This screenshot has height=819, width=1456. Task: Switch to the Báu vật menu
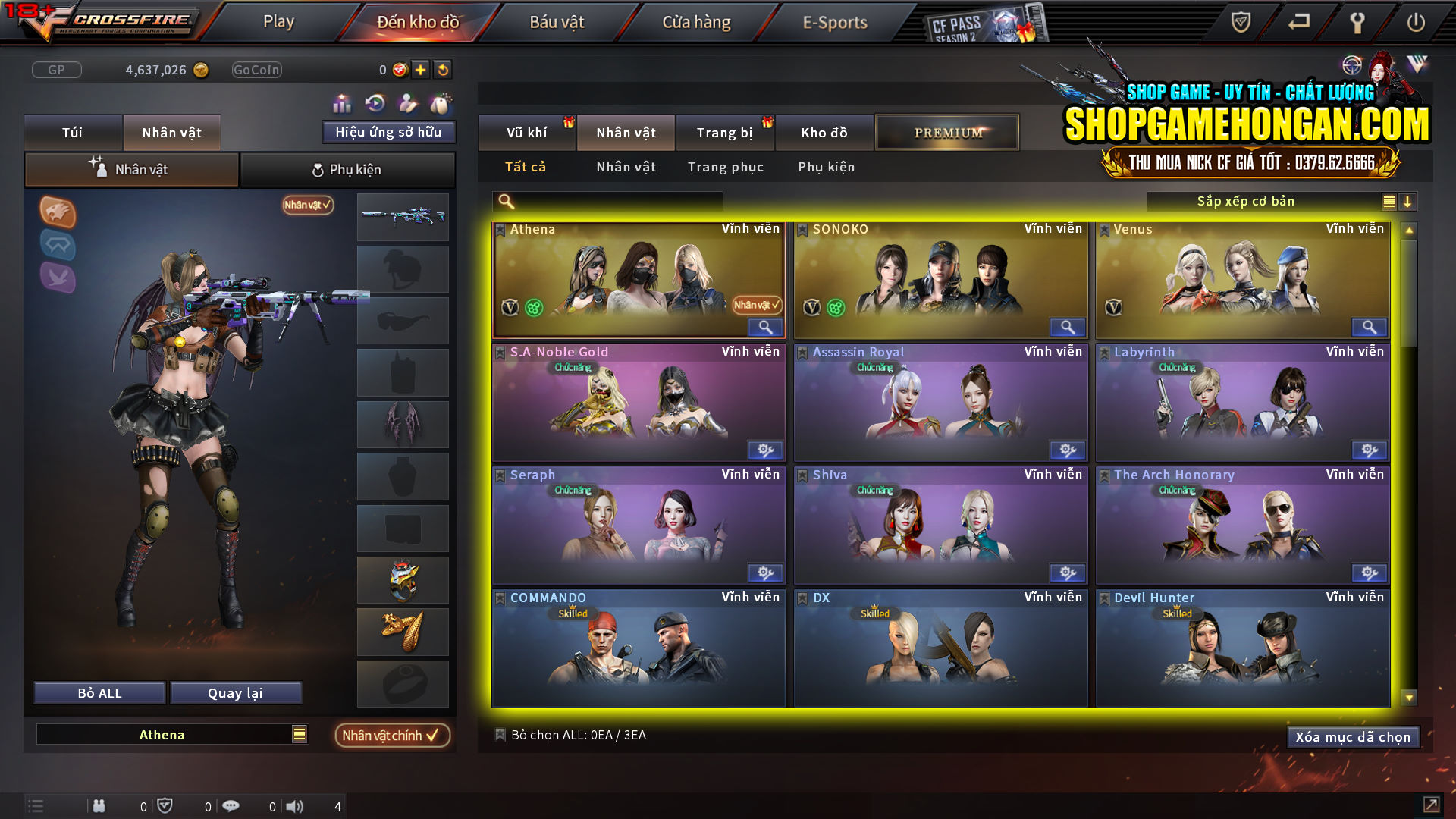[x=557, y=22]
